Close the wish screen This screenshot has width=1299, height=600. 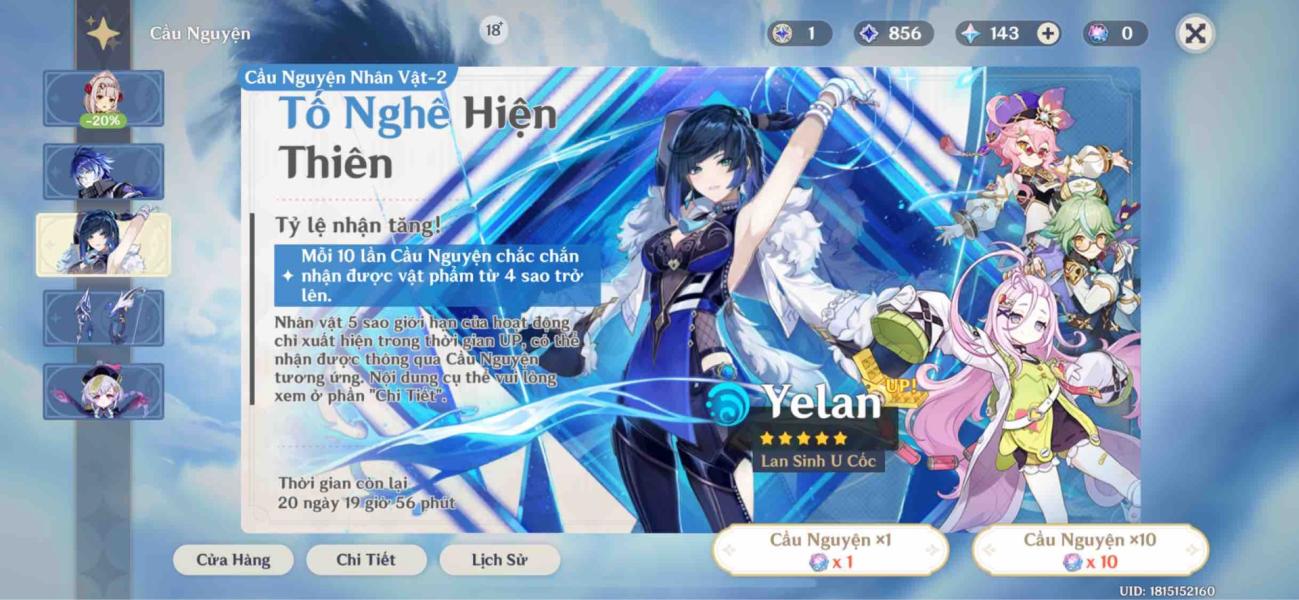tap(1194, 34)
